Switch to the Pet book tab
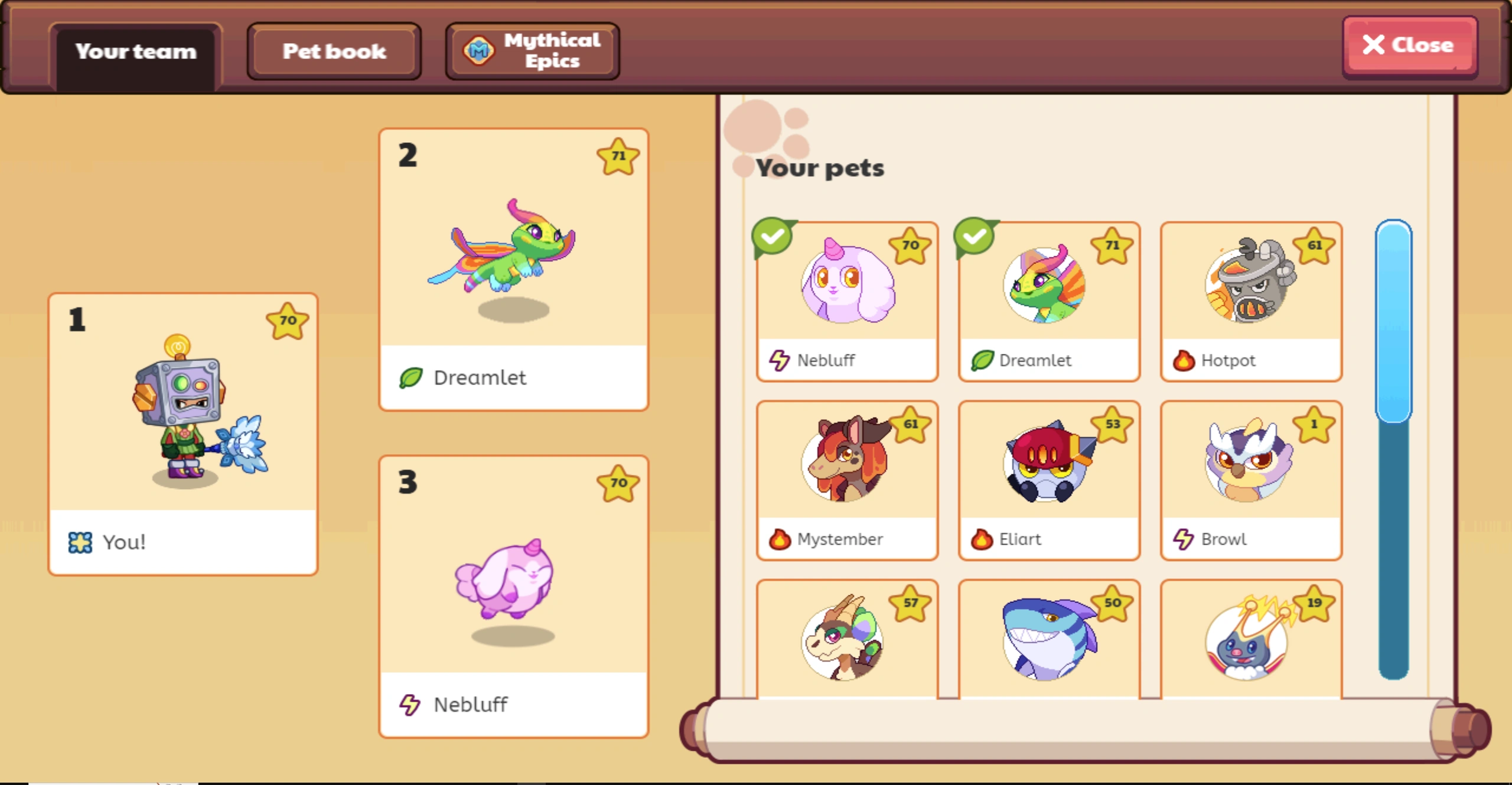Image resolution: width=1512 pixels, height=785 pixels. tap(334, 51)
